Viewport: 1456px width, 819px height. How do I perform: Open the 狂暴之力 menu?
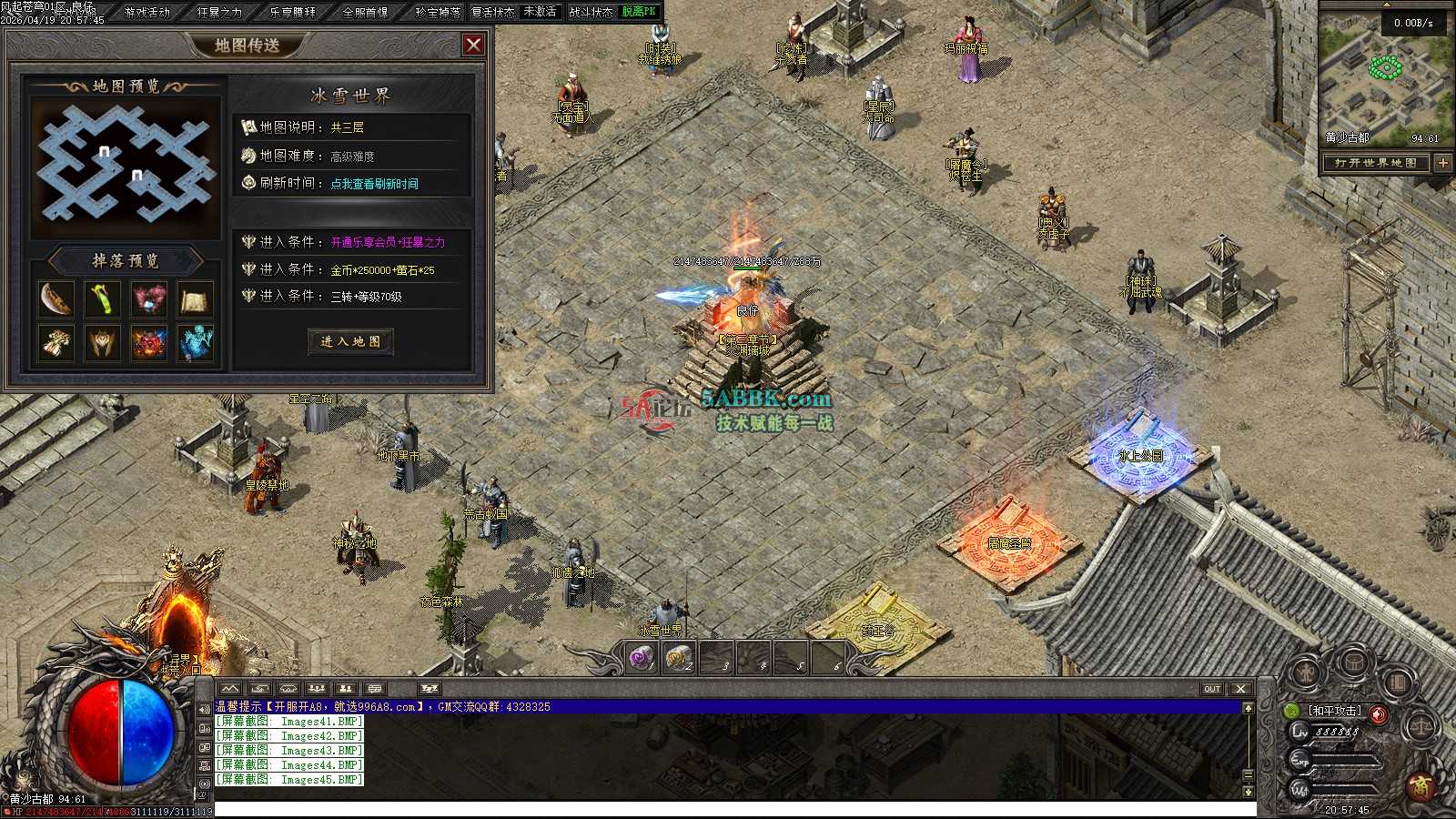click(219, 12)
